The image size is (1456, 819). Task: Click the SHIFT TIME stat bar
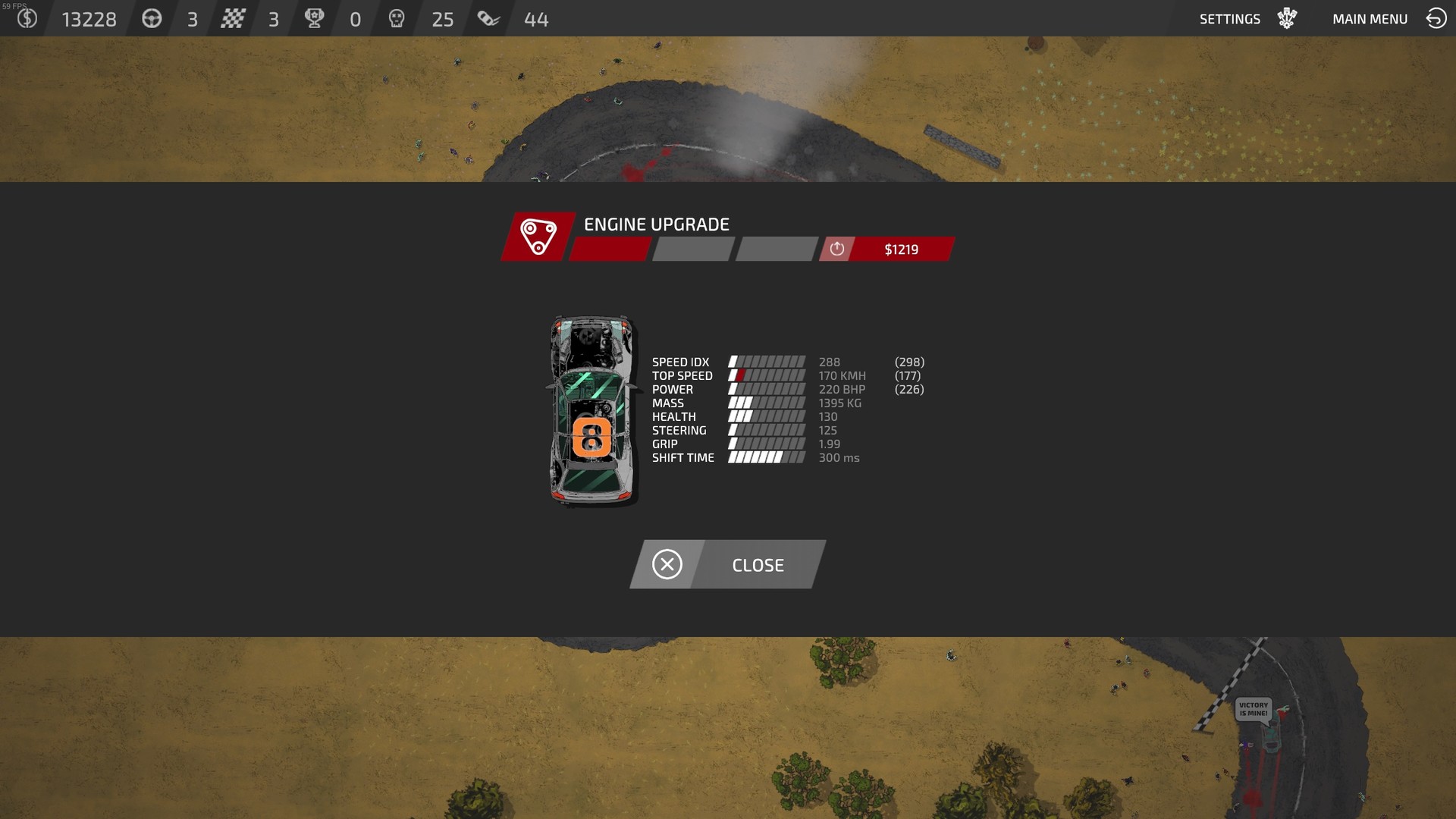pos(765,457)
